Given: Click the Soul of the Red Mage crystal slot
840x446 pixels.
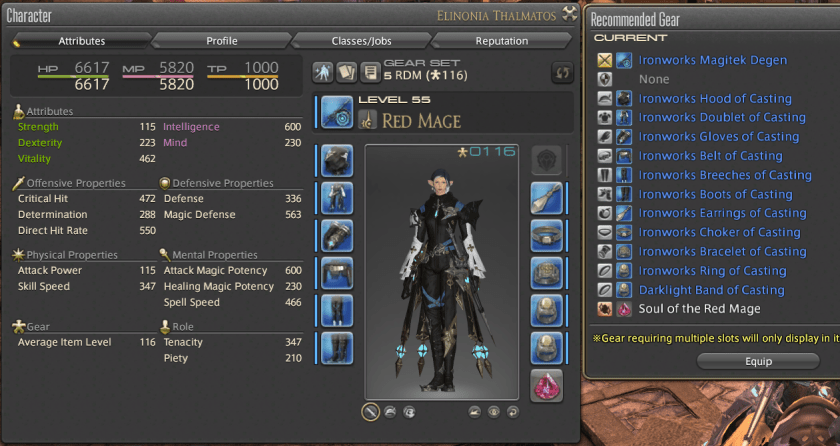Looking at the screenshot, I should (x=546, y=385).
